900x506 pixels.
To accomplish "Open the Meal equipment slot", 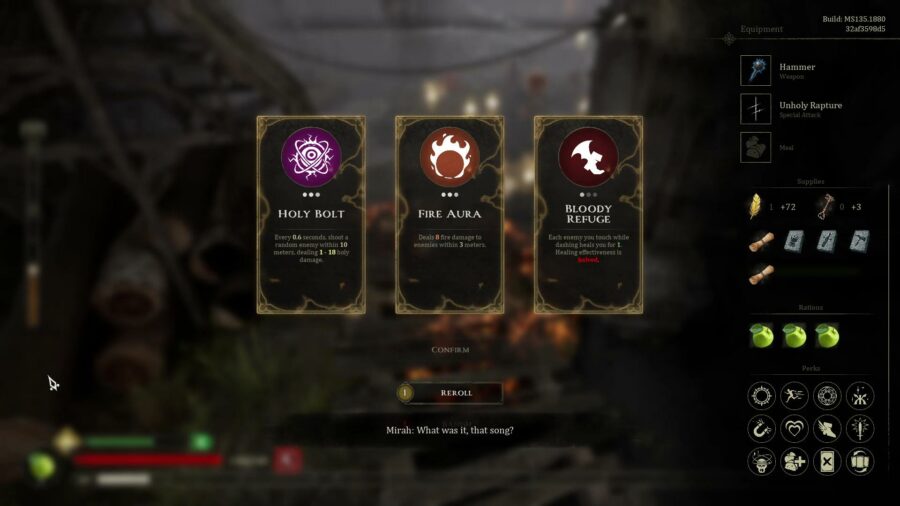I will 756,147.
